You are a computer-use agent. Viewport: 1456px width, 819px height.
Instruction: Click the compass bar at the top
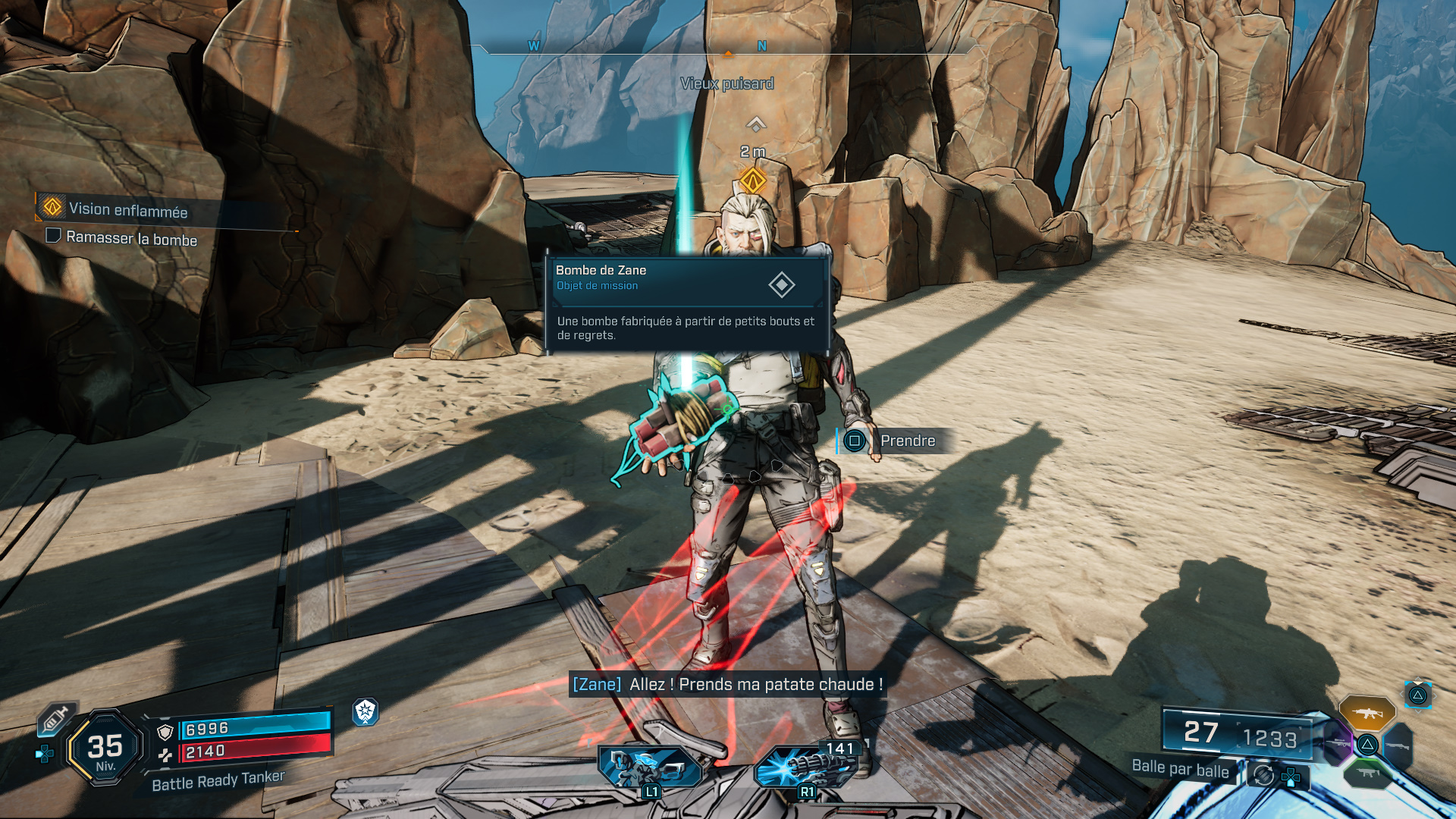click(728, 47)
